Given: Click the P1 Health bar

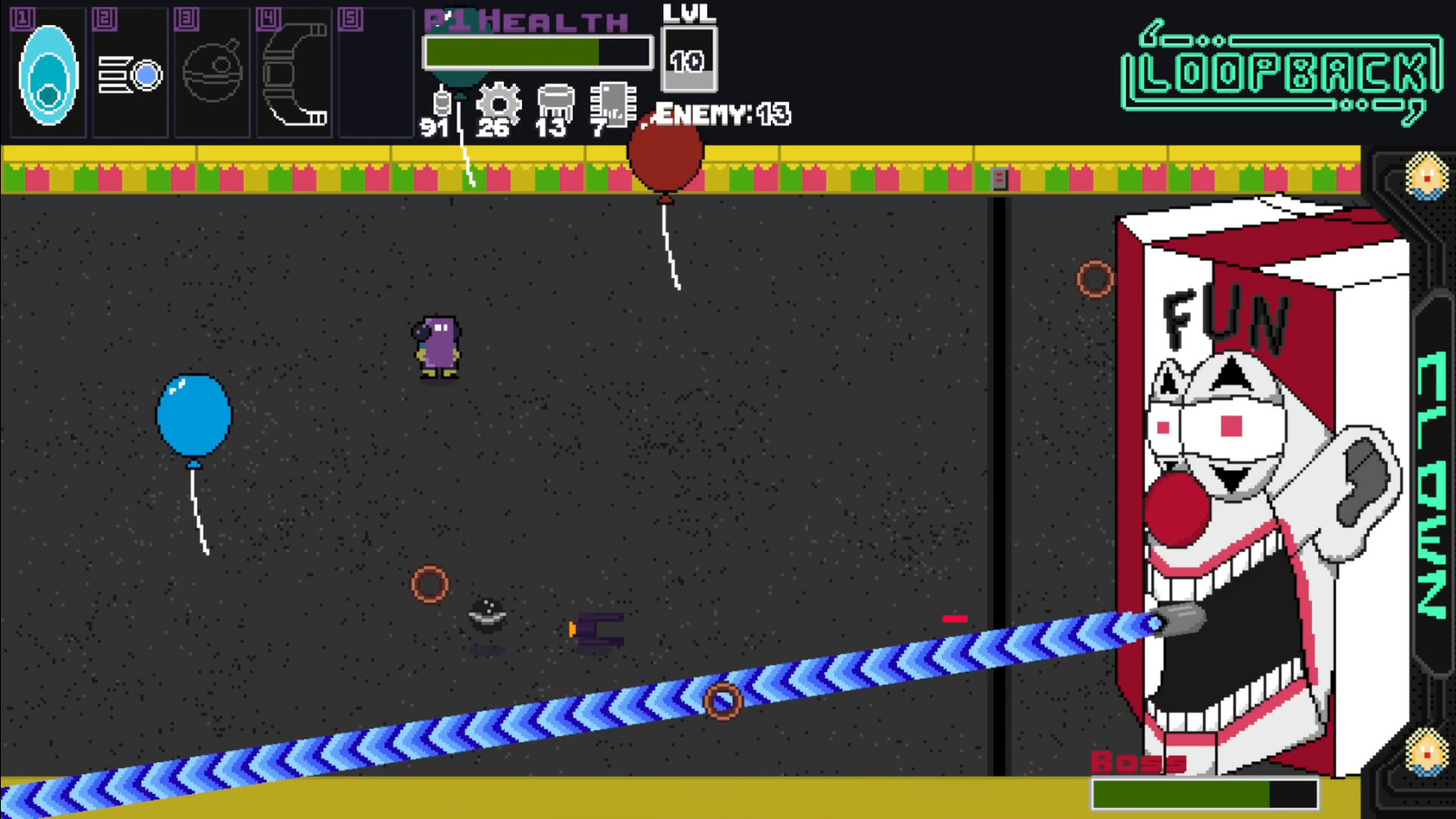Looking at the screenshot, I should [x=536, y=53].
